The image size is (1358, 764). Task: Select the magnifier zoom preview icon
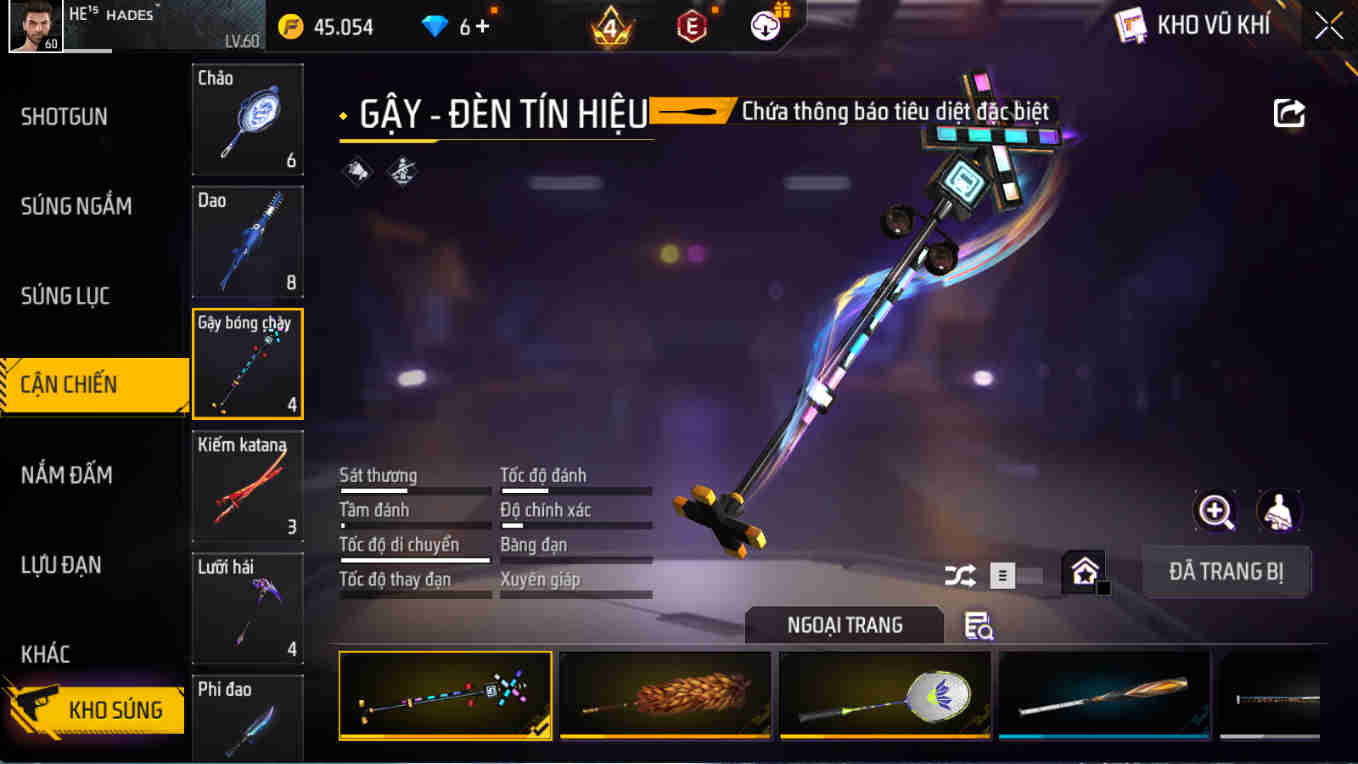click(1214, 512)
